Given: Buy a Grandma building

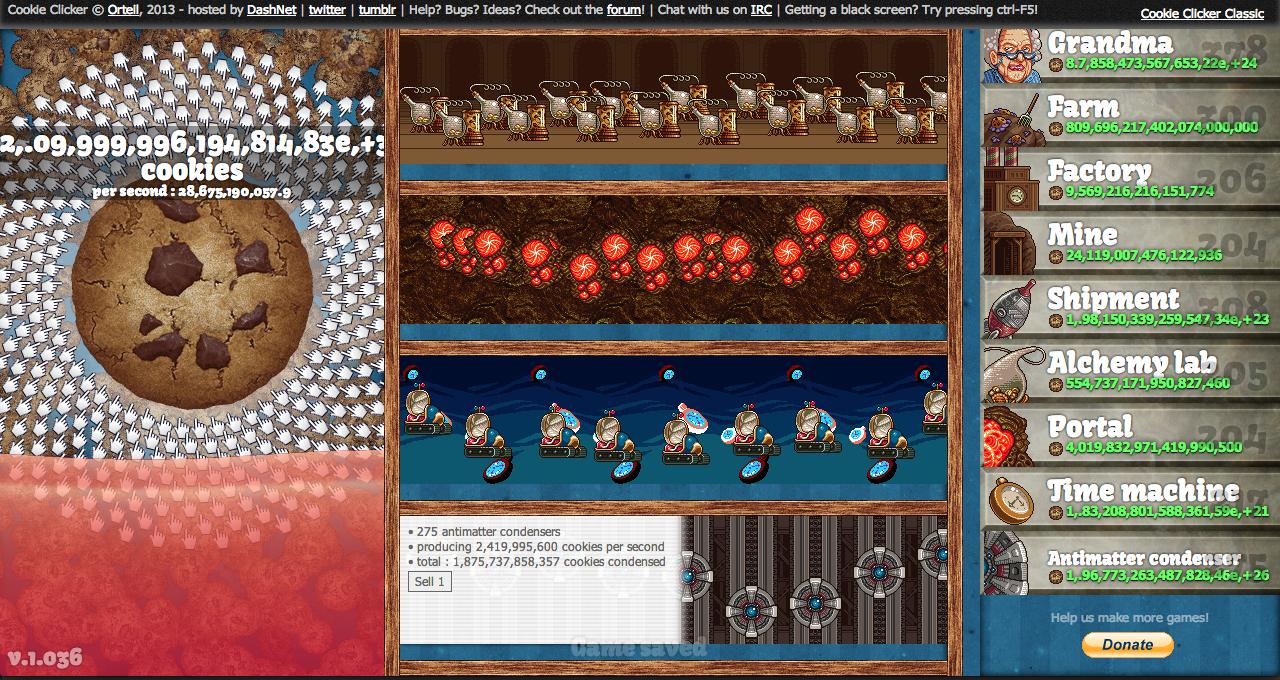Looking at the screenshot, I should tap(1130, 54).
